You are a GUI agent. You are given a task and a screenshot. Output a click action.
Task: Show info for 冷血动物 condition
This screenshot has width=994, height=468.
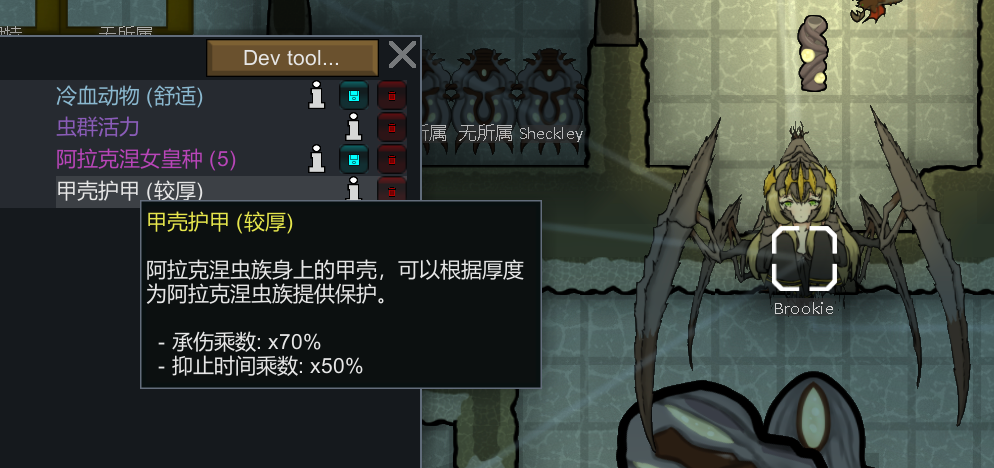pos(318,96)
